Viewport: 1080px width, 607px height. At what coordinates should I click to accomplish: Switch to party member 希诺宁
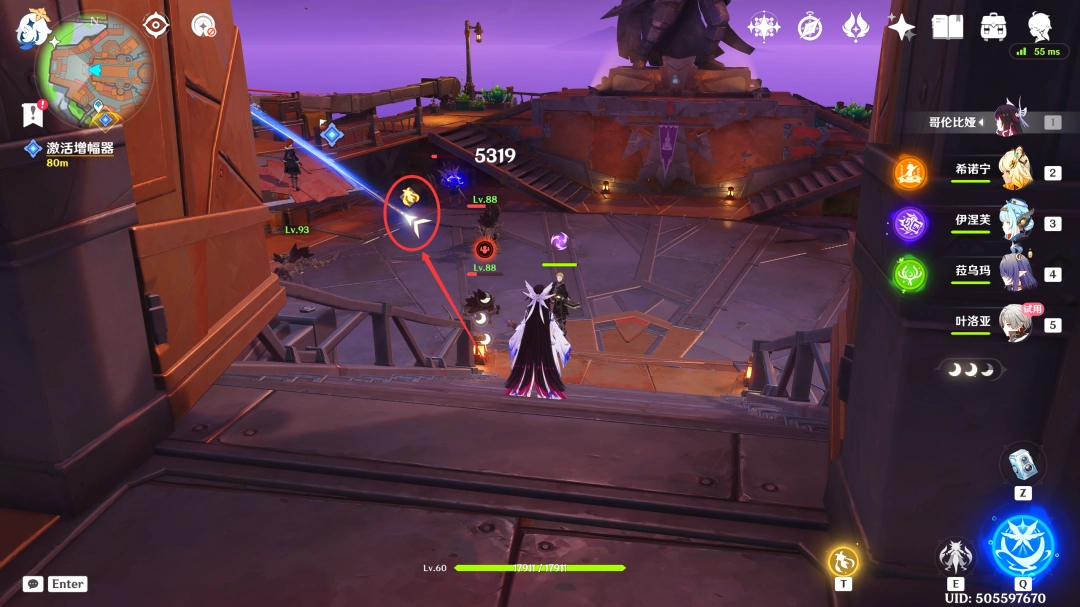pyautogui.click(x=1014, y=171)
